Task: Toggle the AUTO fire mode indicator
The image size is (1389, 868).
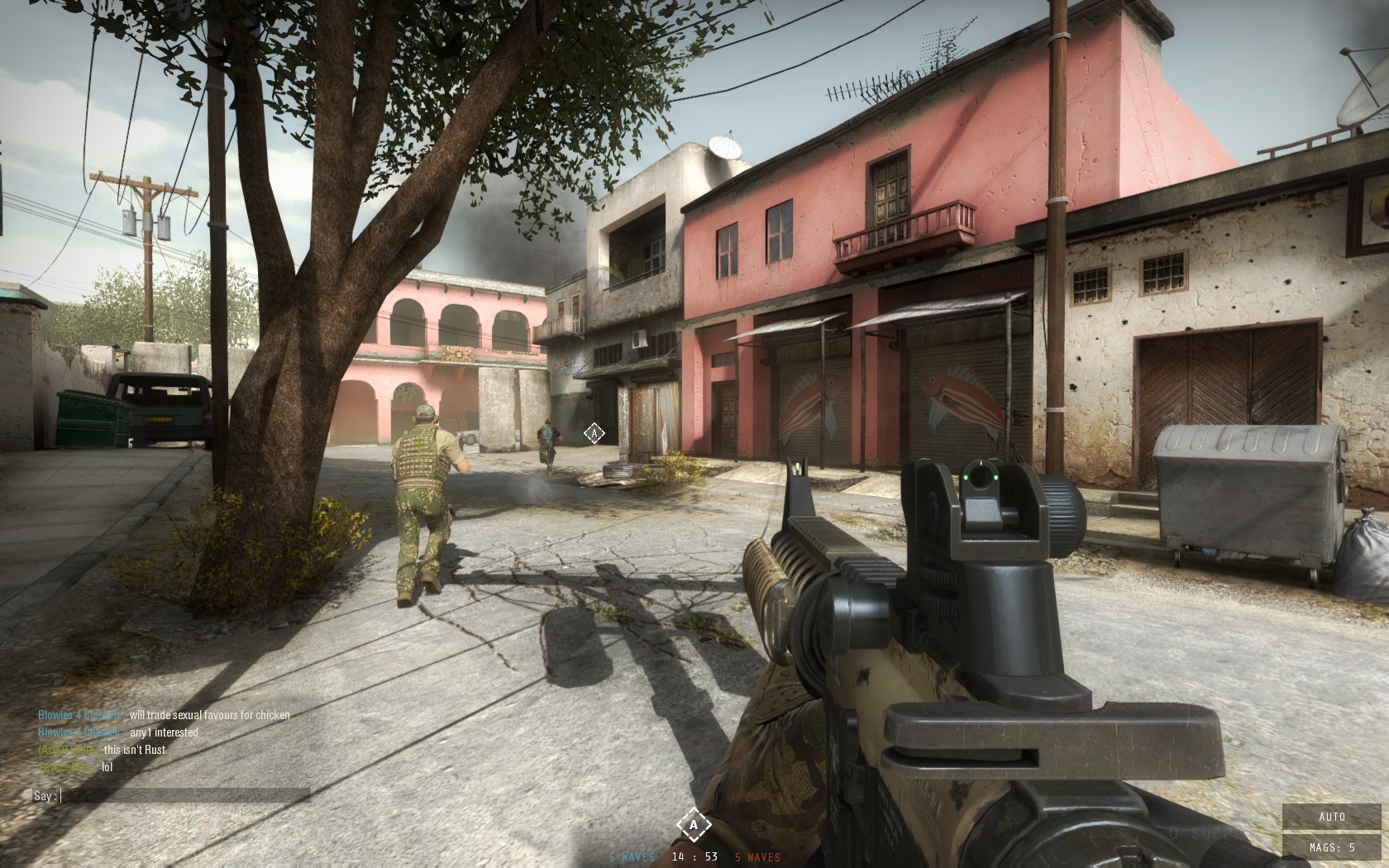Action: click(x=1332, y=817)
